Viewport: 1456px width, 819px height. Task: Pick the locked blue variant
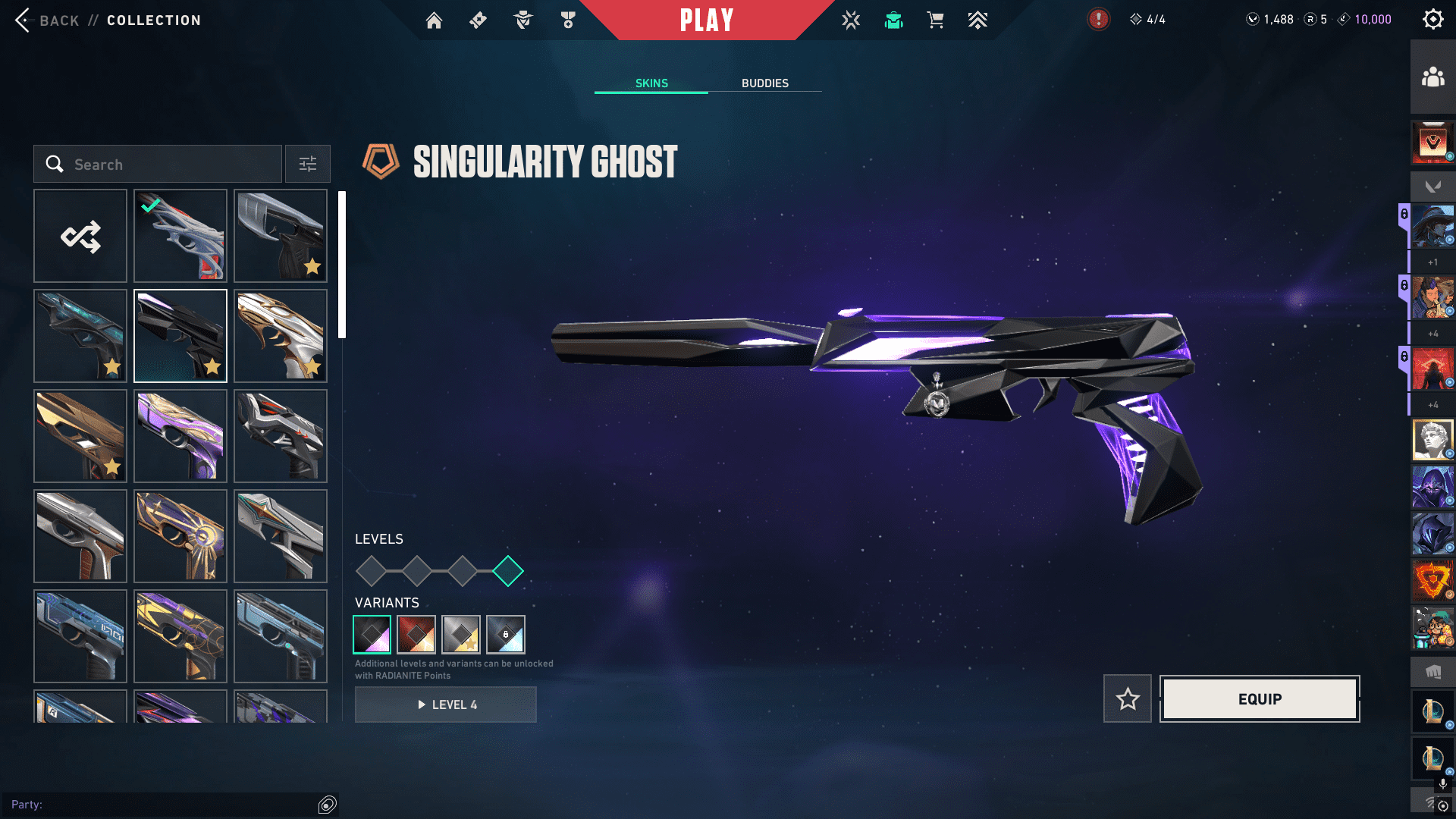pos(506,635)
